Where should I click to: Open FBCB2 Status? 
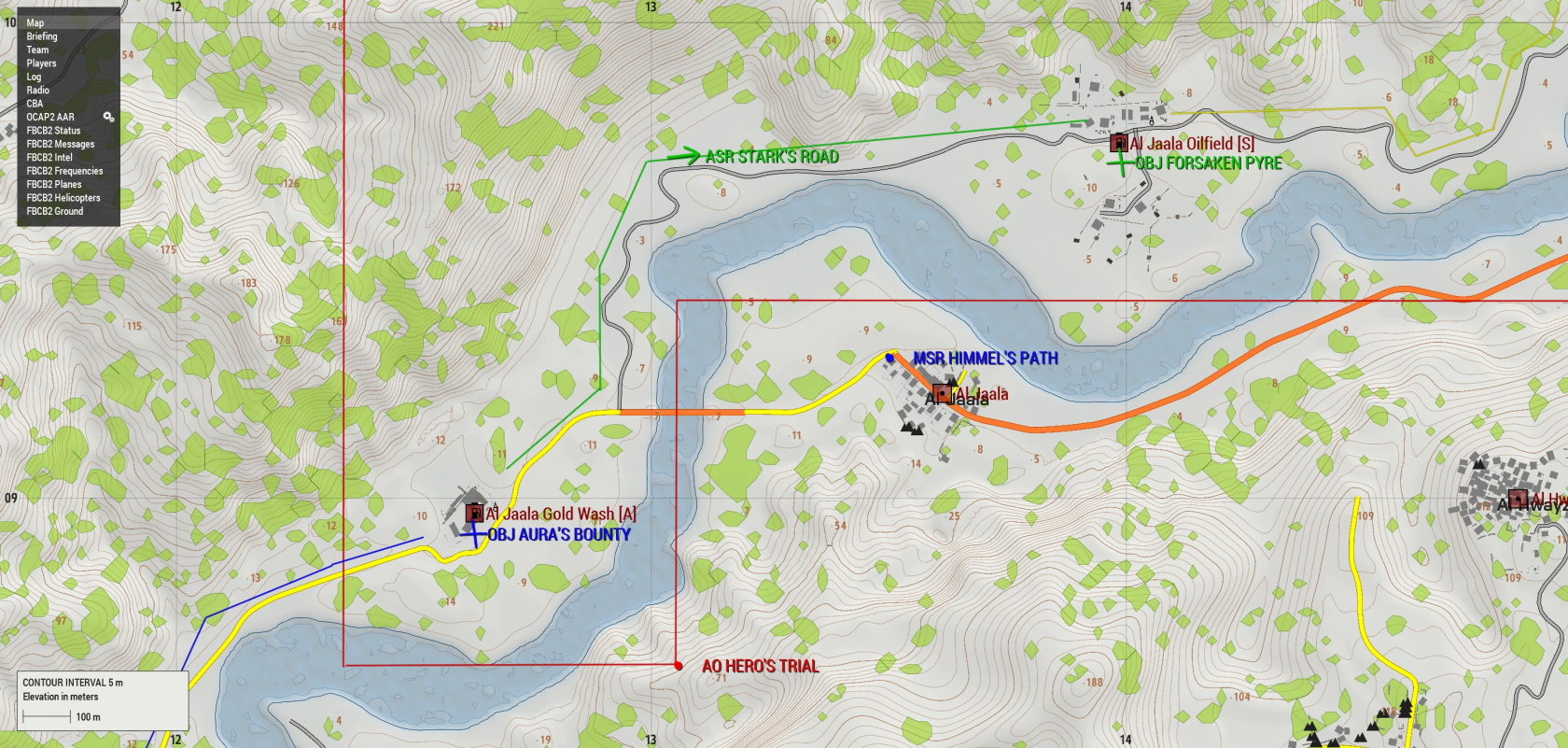point(53,131)
